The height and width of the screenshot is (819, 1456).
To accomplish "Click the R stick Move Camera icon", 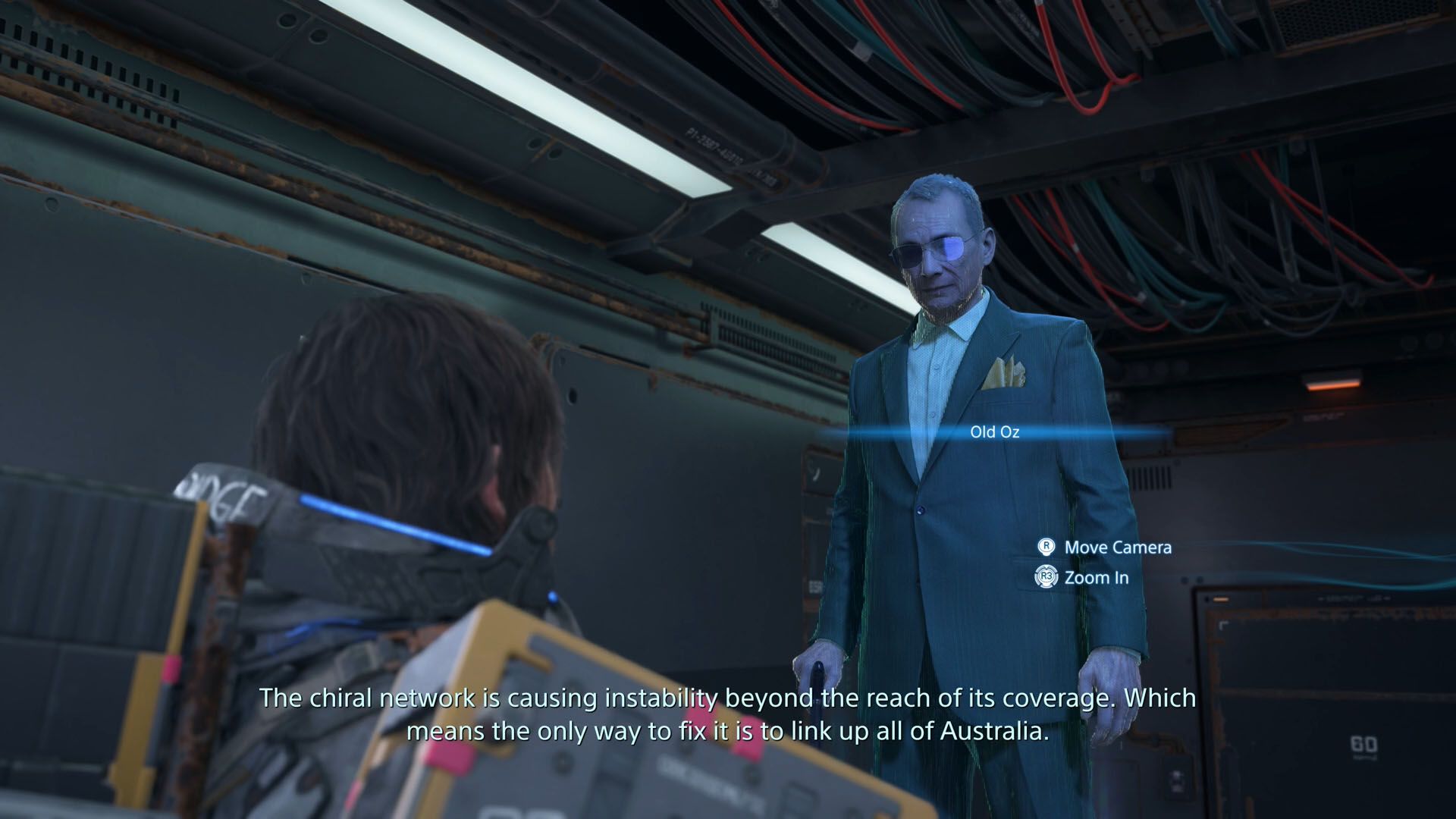I will [1047, 548].
